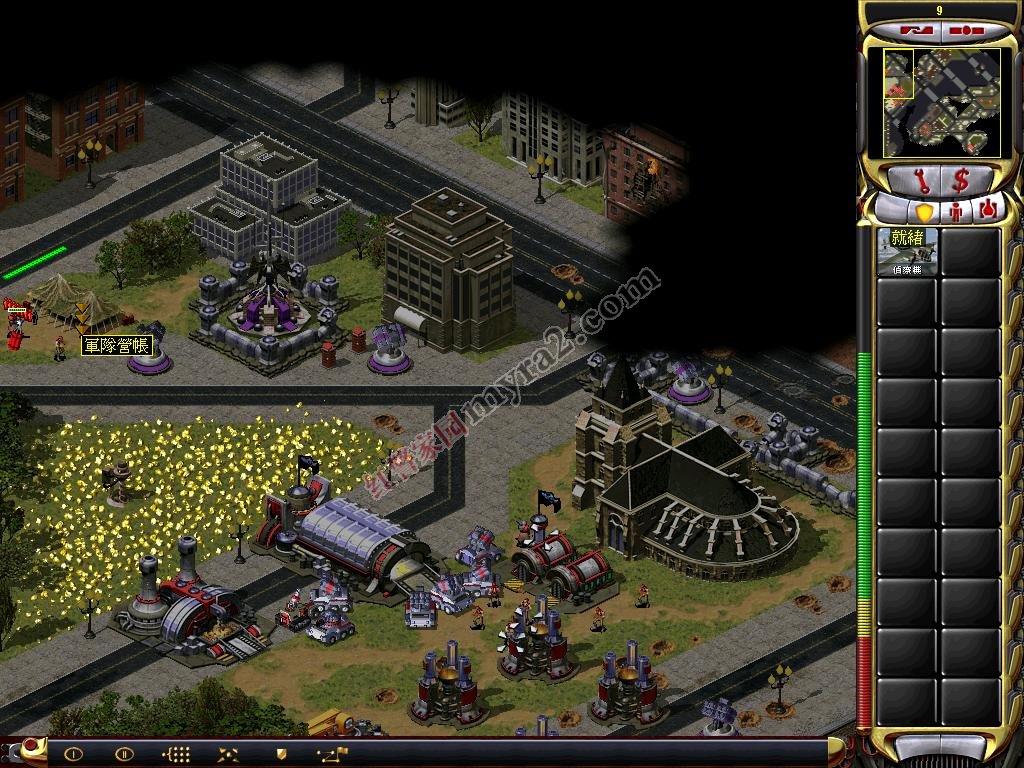Screen dimensions: 1024x768
Task: Click the four-arrows scatter command icon
Action: click(x=229, y=754)
